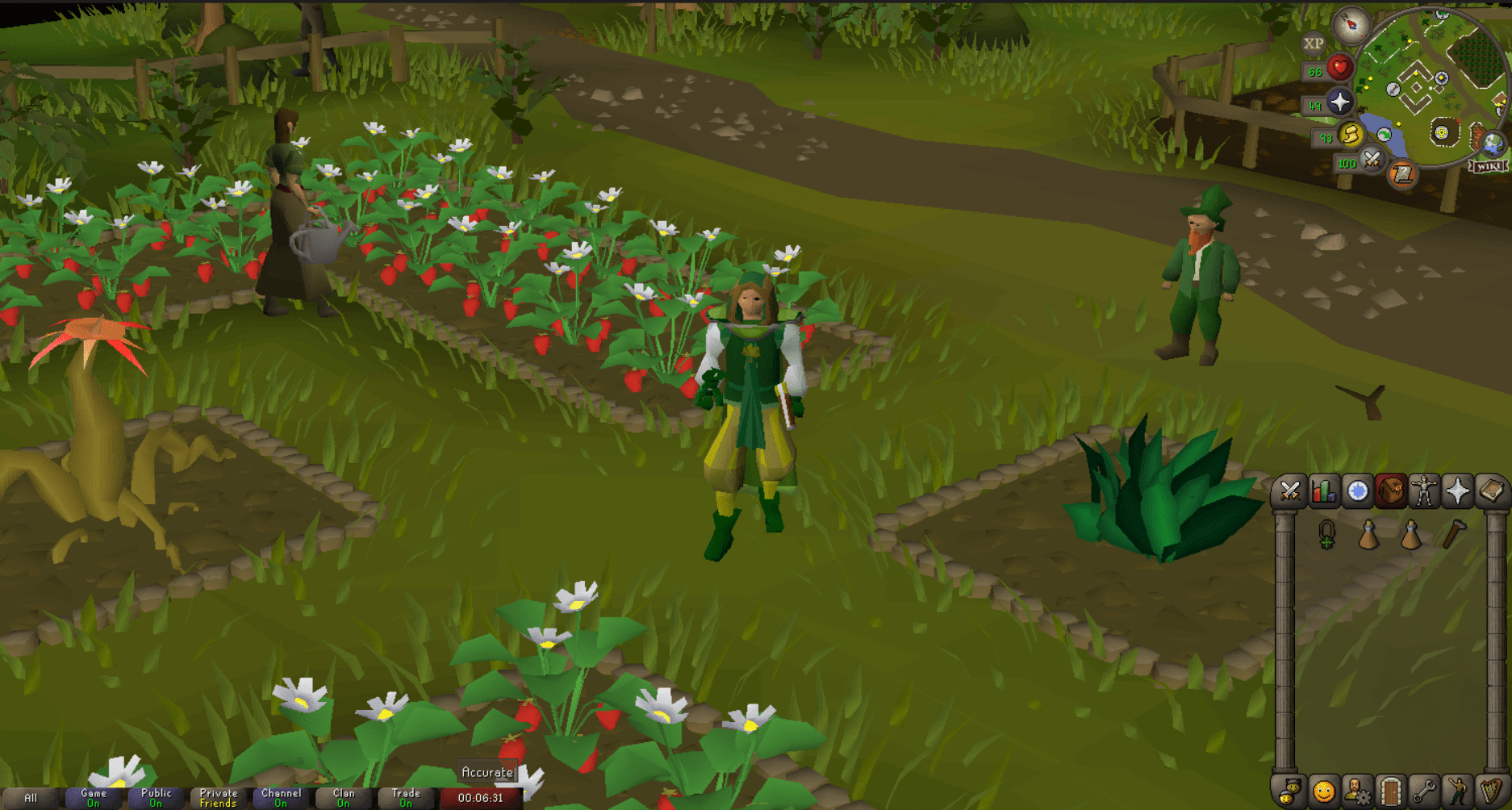Open the Skills stats tab
This screenshot has width=1512, height=810.
click(1324, 490)
